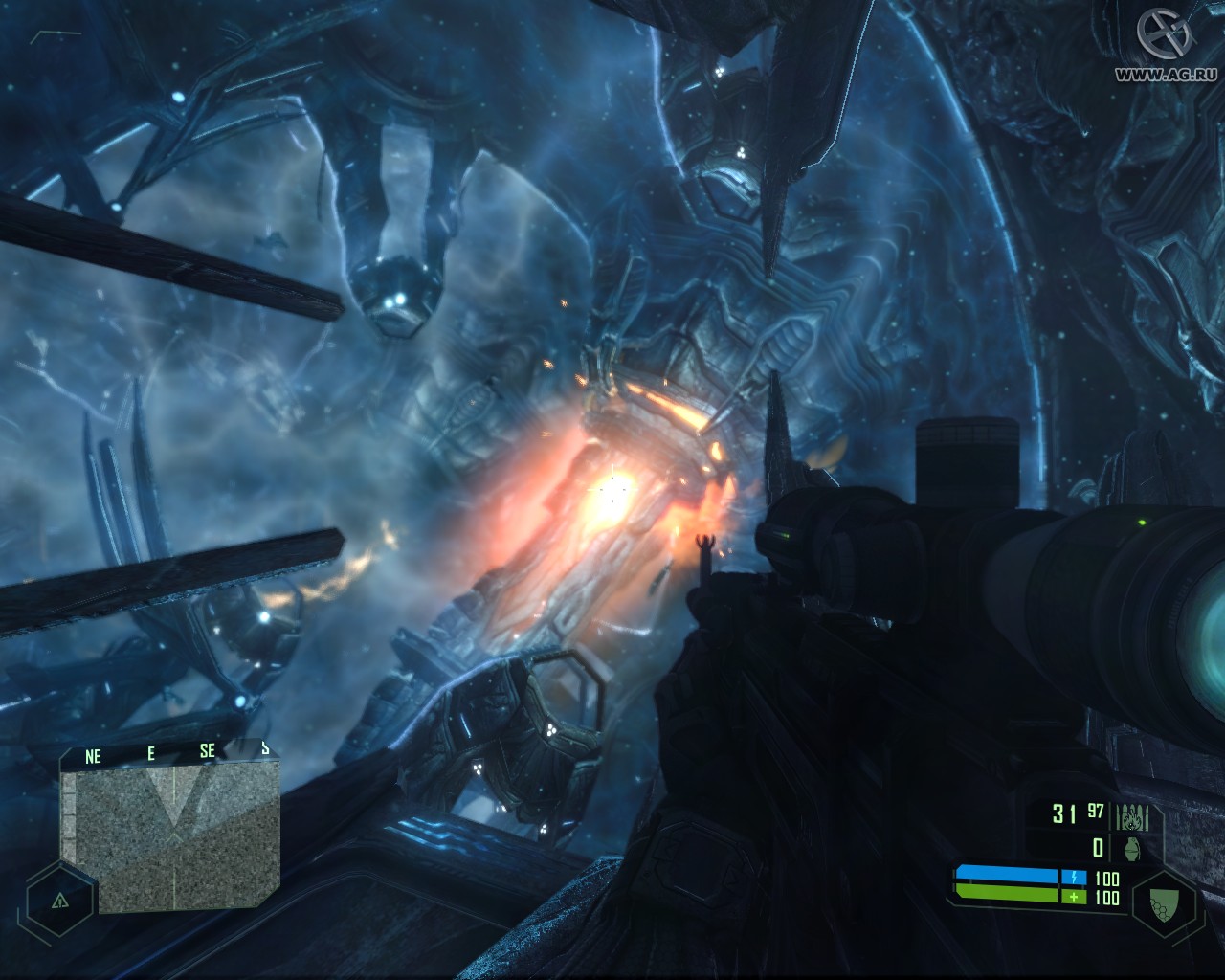Open the AG.ru watermark logo
The width and height of the screenshot is (1225, 980).
click(x=1165, y=40)
